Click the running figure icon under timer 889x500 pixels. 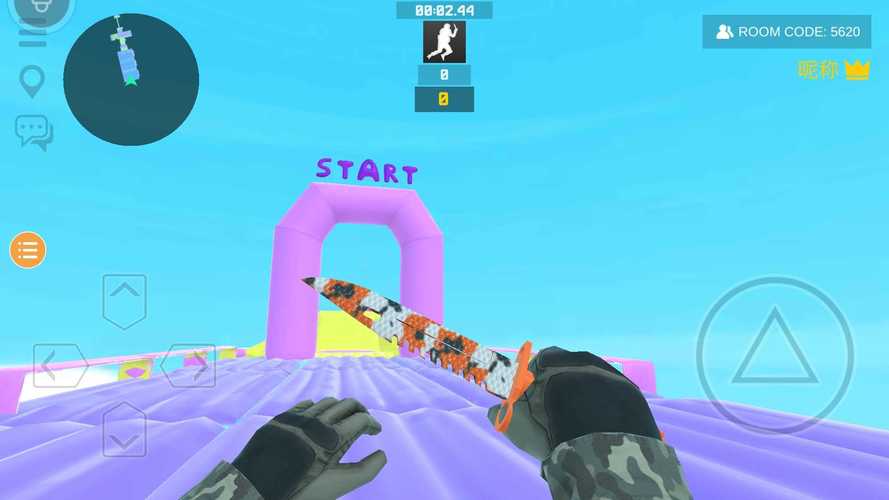pyautogui.click(x=444, y=42)
